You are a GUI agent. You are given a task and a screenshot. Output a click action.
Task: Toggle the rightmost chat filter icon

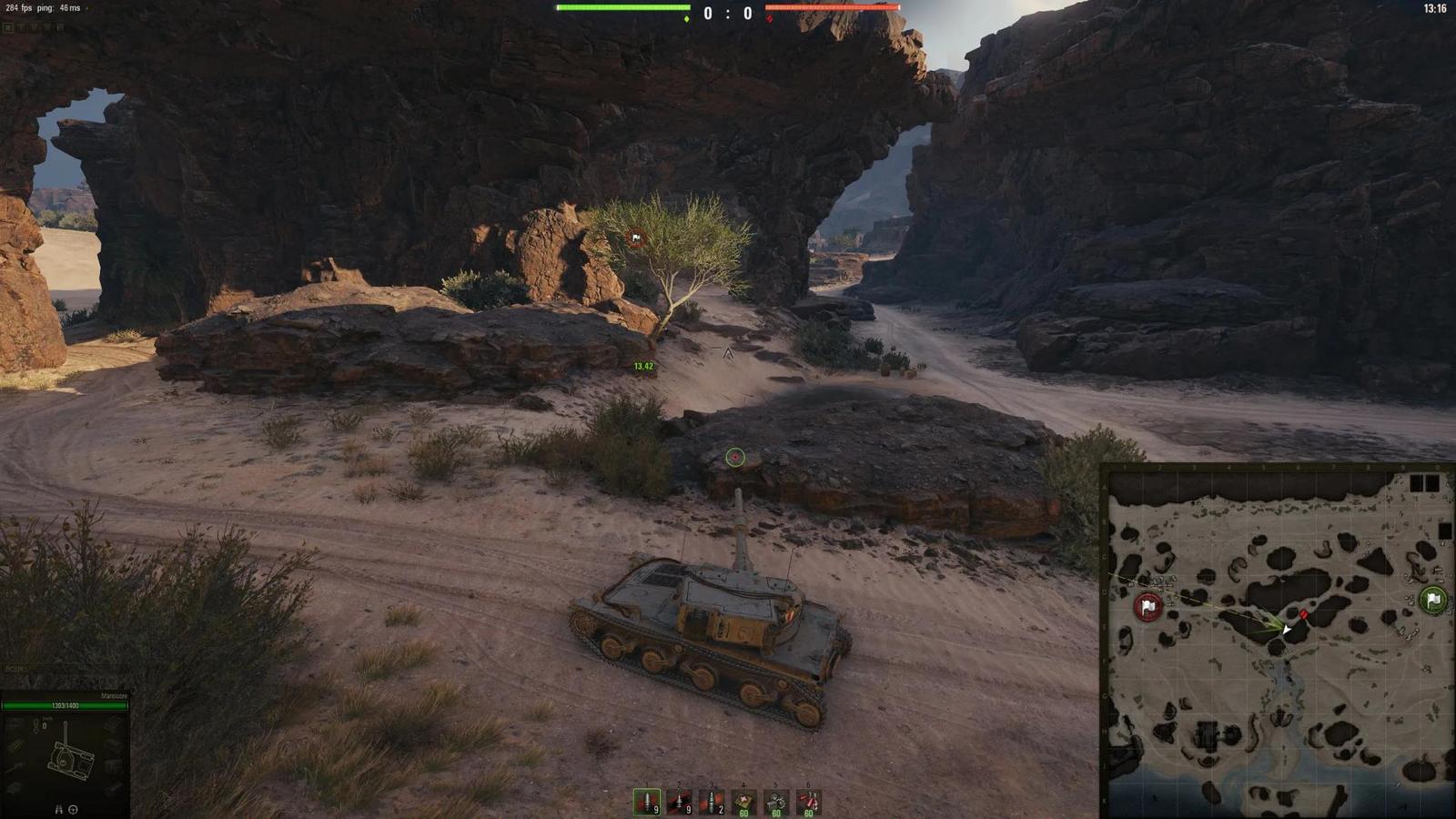(61, 28)
